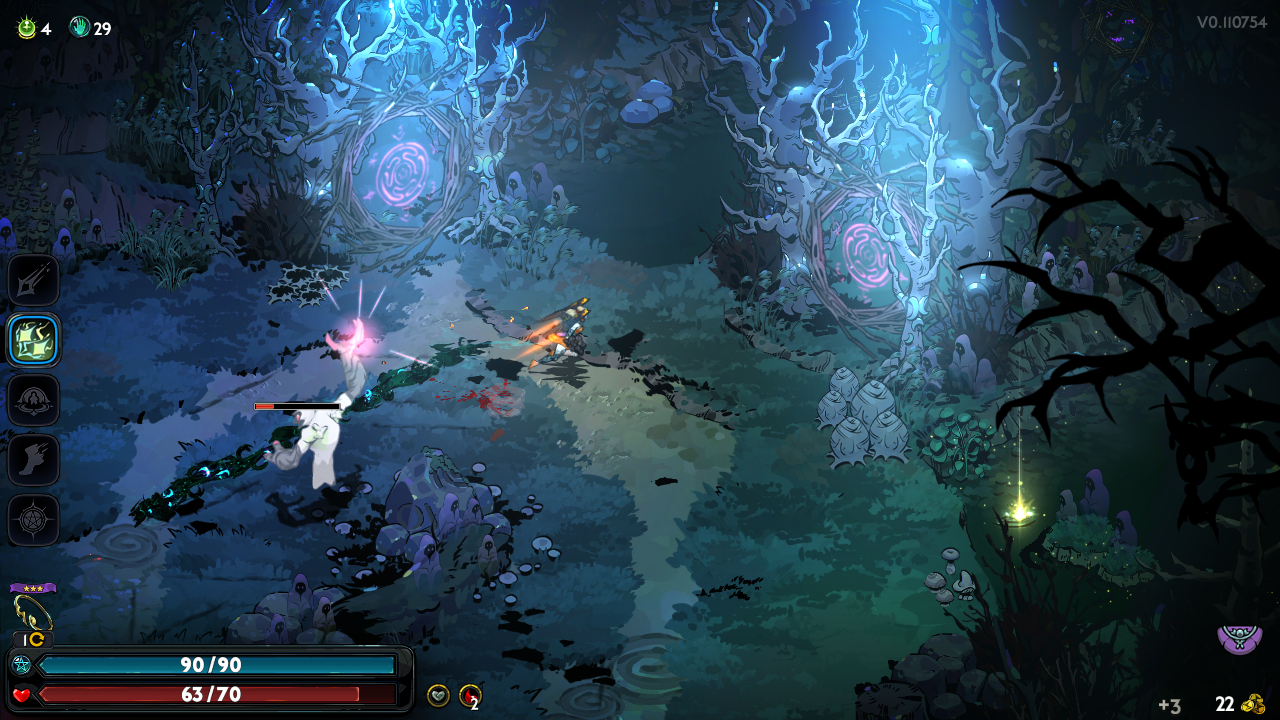Click the teal psyche hand icon
1280x720 pixels.
(80, 28)
